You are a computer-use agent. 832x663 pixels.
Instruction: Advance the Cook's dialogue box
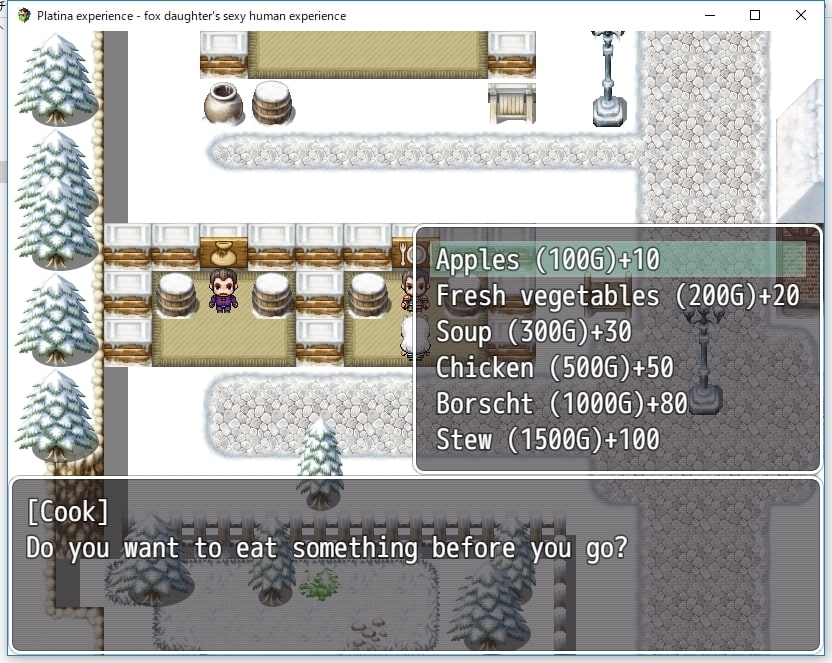[x=415, y=565]
